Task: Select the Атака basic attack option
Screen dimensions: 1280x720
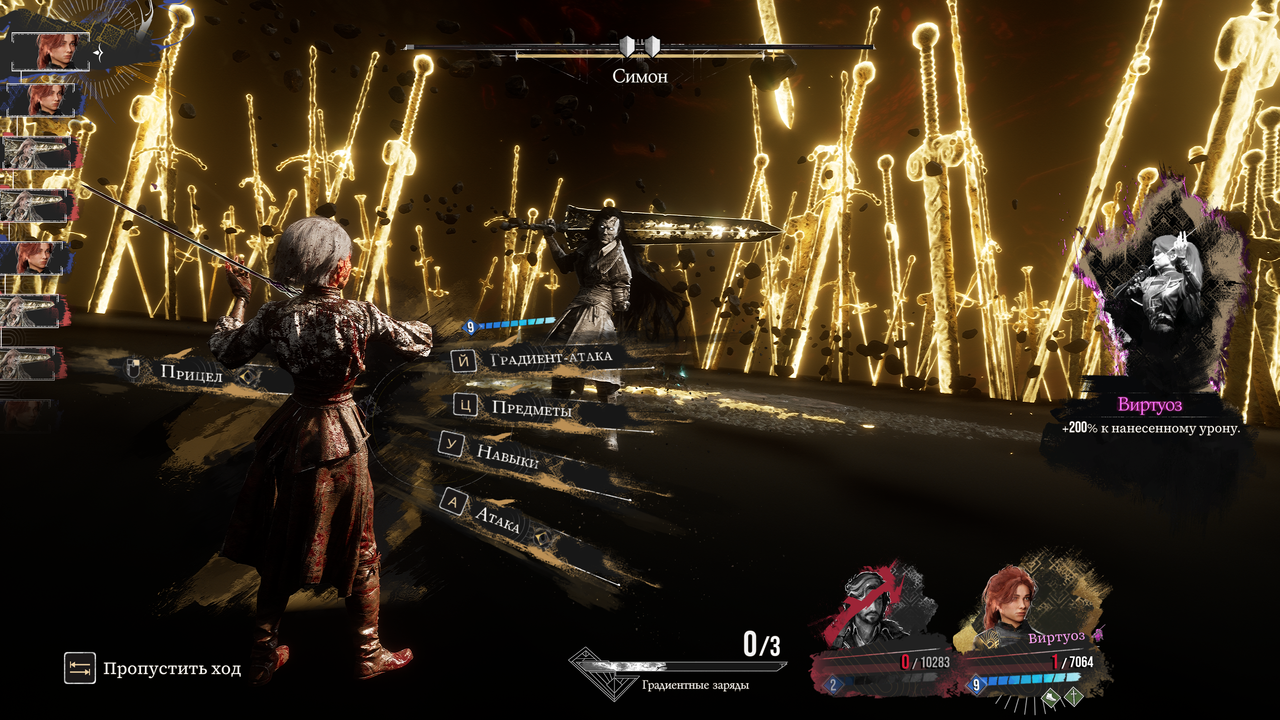Action: click(x=496, y=516)
